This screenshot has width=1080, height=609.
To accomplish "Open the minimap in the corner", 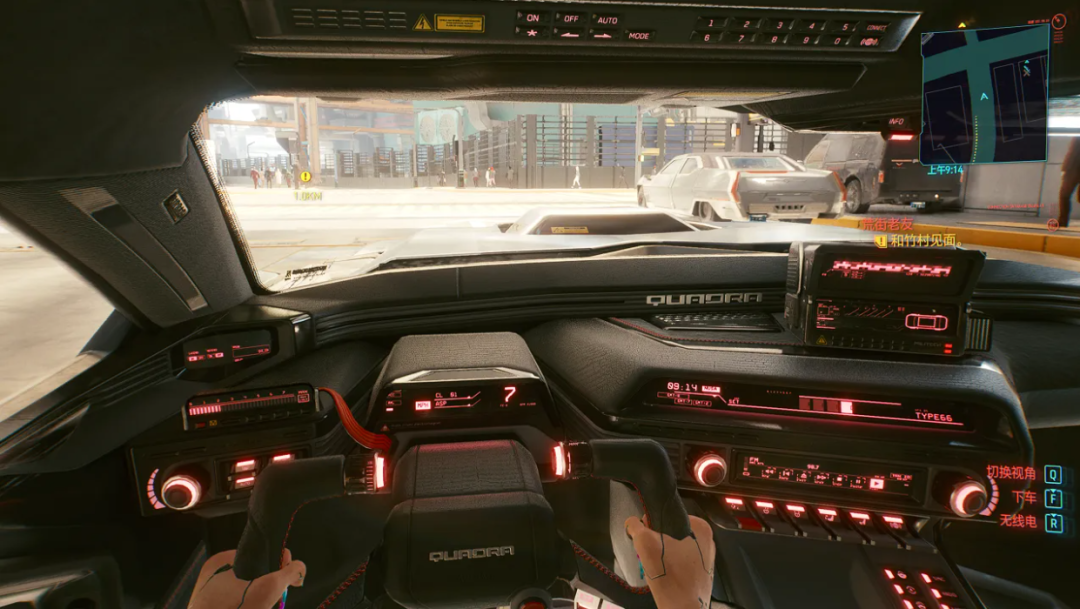I will point(984,94).
